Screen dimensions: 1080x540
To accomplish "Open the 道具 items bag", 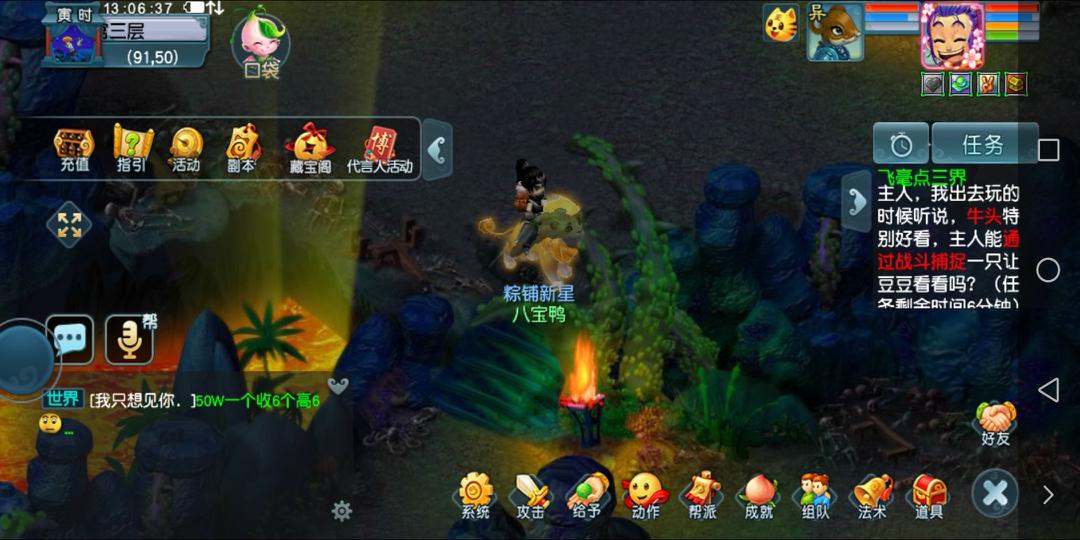I will (929, 496).
